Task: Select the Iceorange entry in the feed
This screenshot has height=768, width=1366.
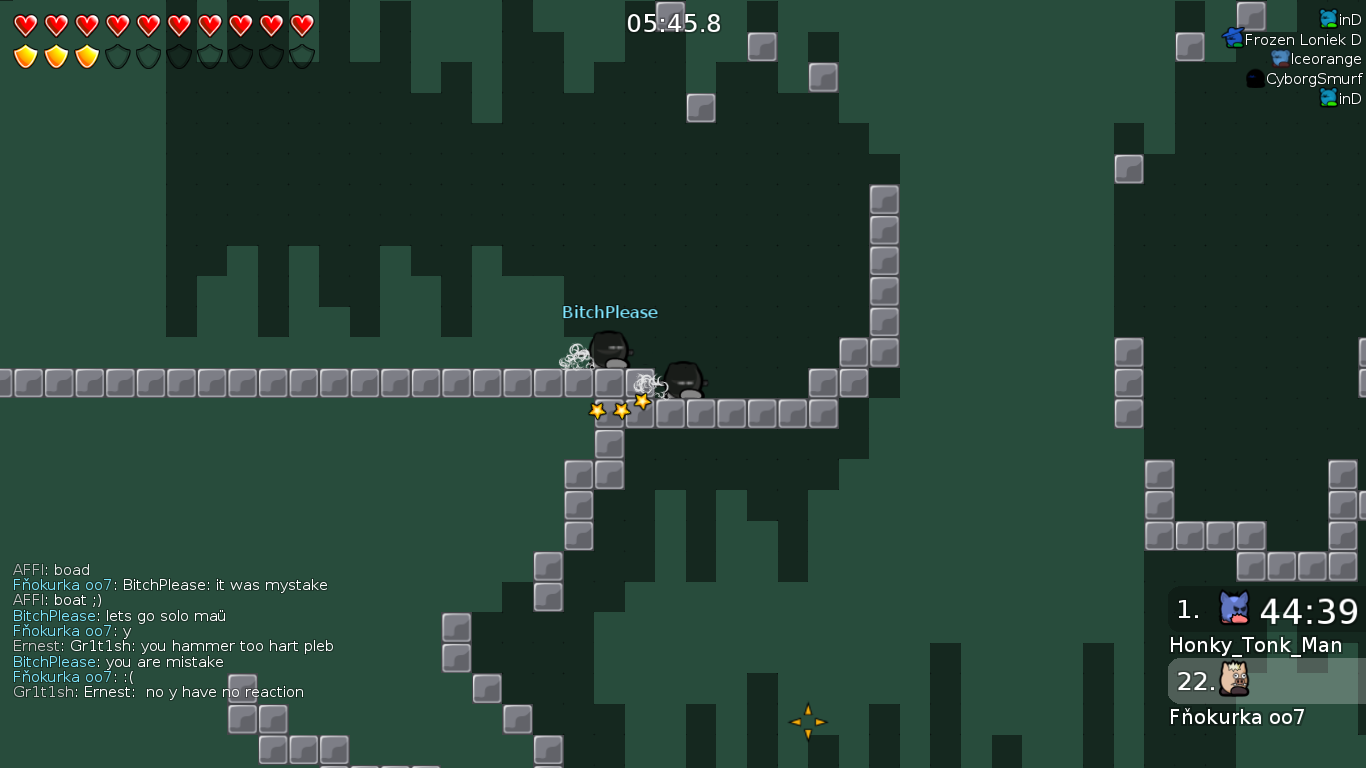Action: [x=1325, y=59]
